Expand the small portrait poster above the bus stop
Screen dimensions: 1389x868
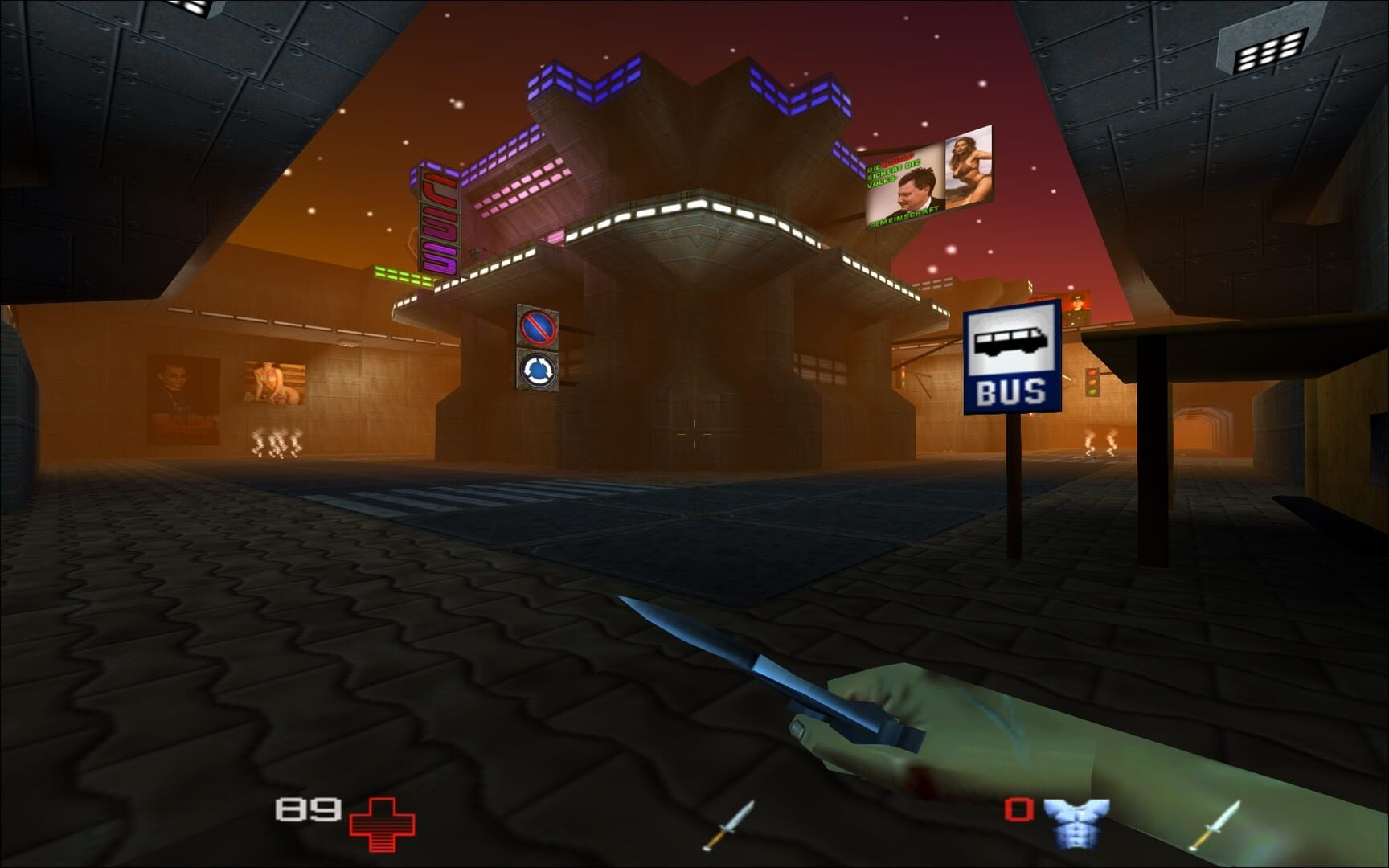coord(1077,309)
